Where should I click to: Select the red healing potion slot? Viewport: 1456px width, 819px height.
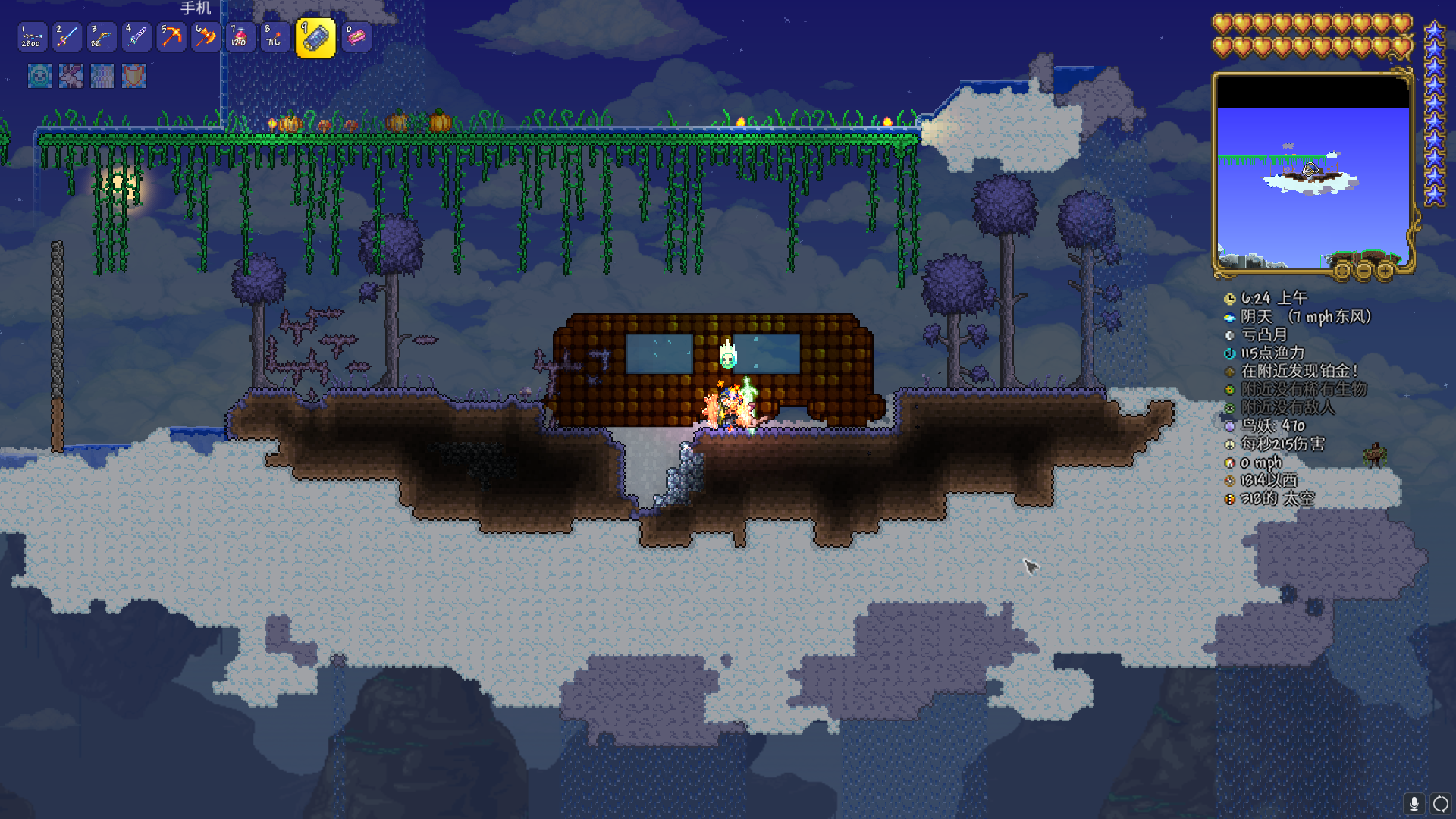[x=240, y=36]
